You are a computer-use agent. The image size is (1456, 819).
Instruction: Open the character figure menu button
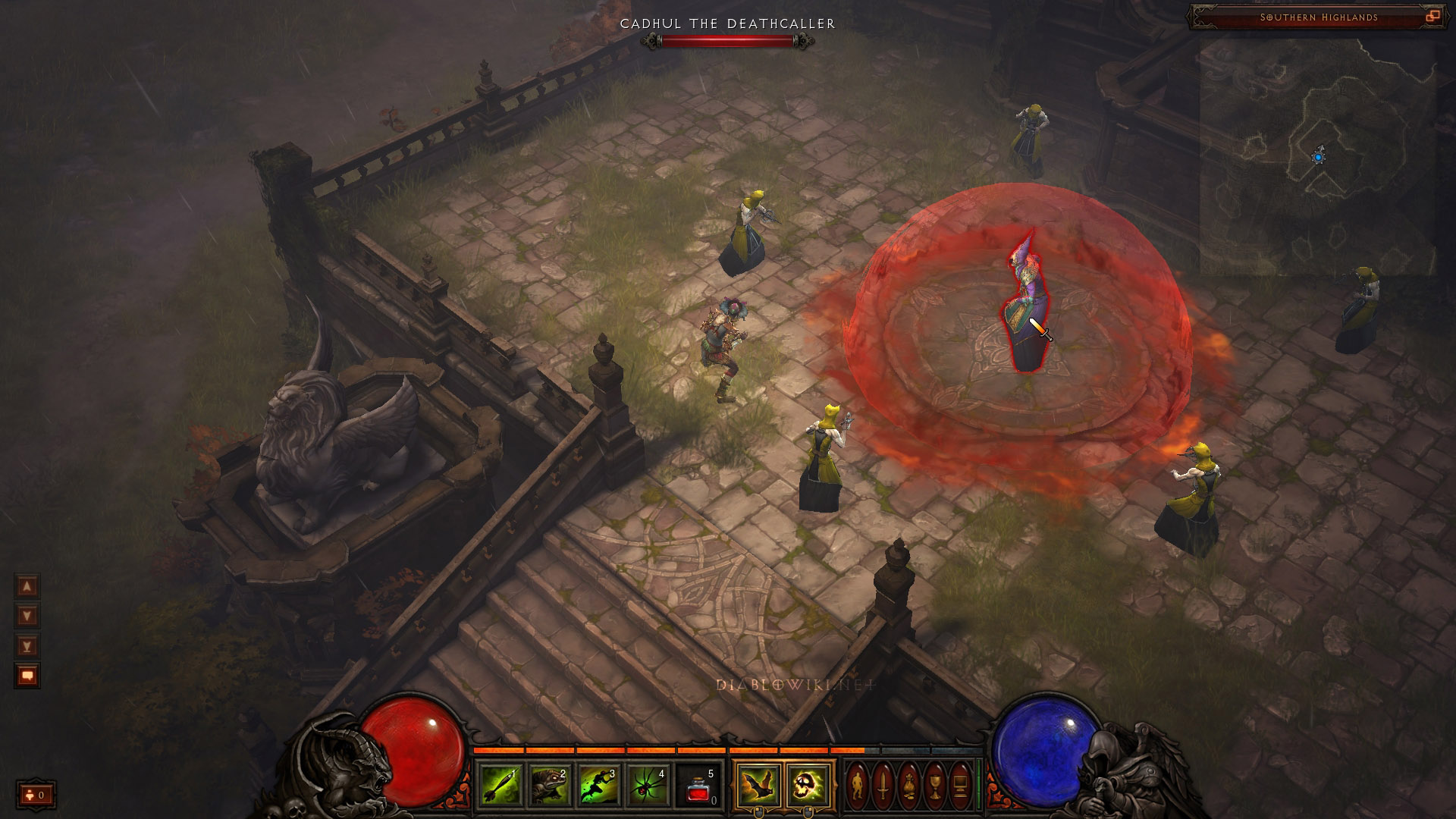pyautogui.click(x=858, y=786)
